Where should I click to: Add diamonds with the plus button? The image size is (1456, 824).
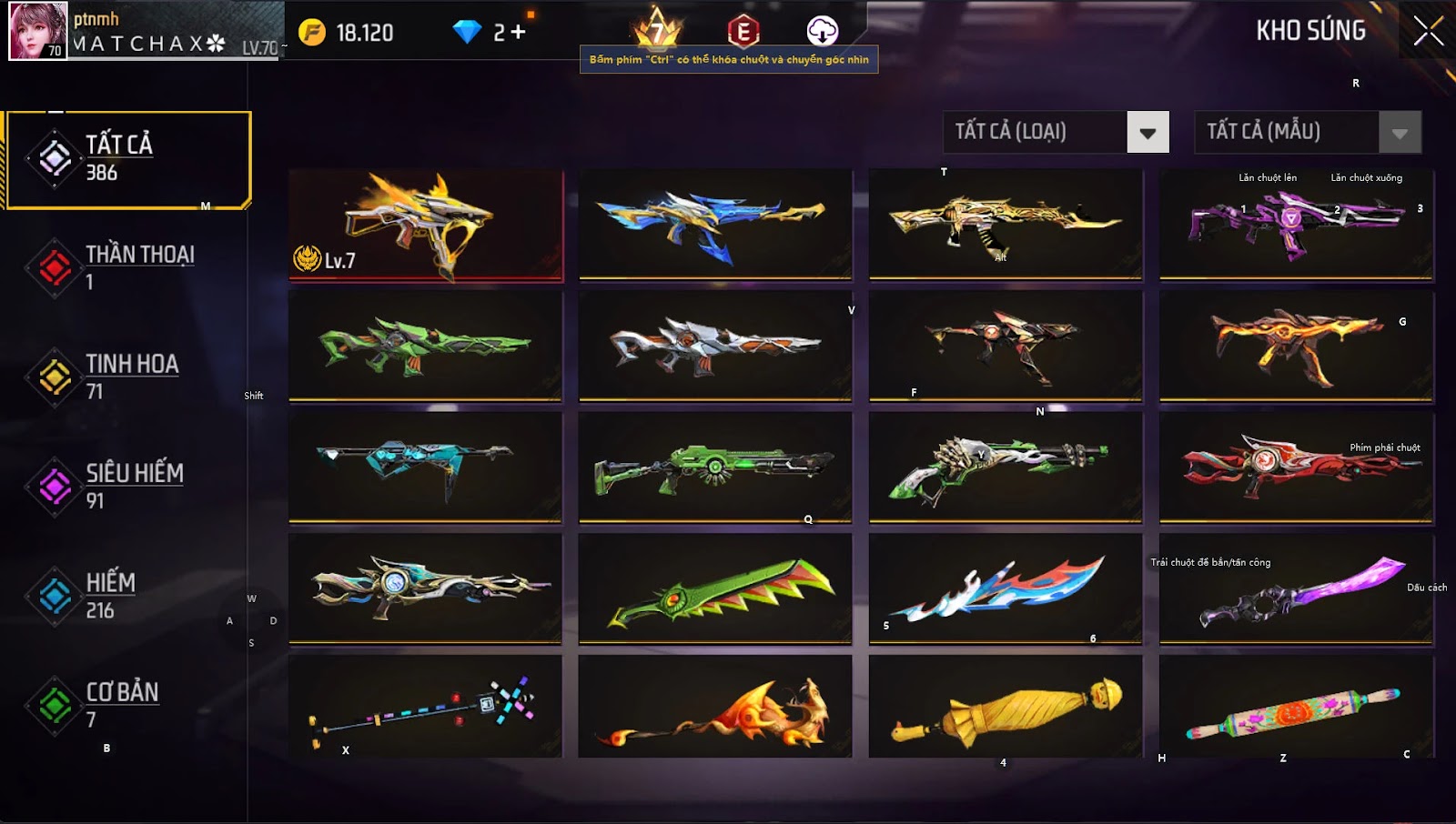pyautogui.click(x=517, y=33)
